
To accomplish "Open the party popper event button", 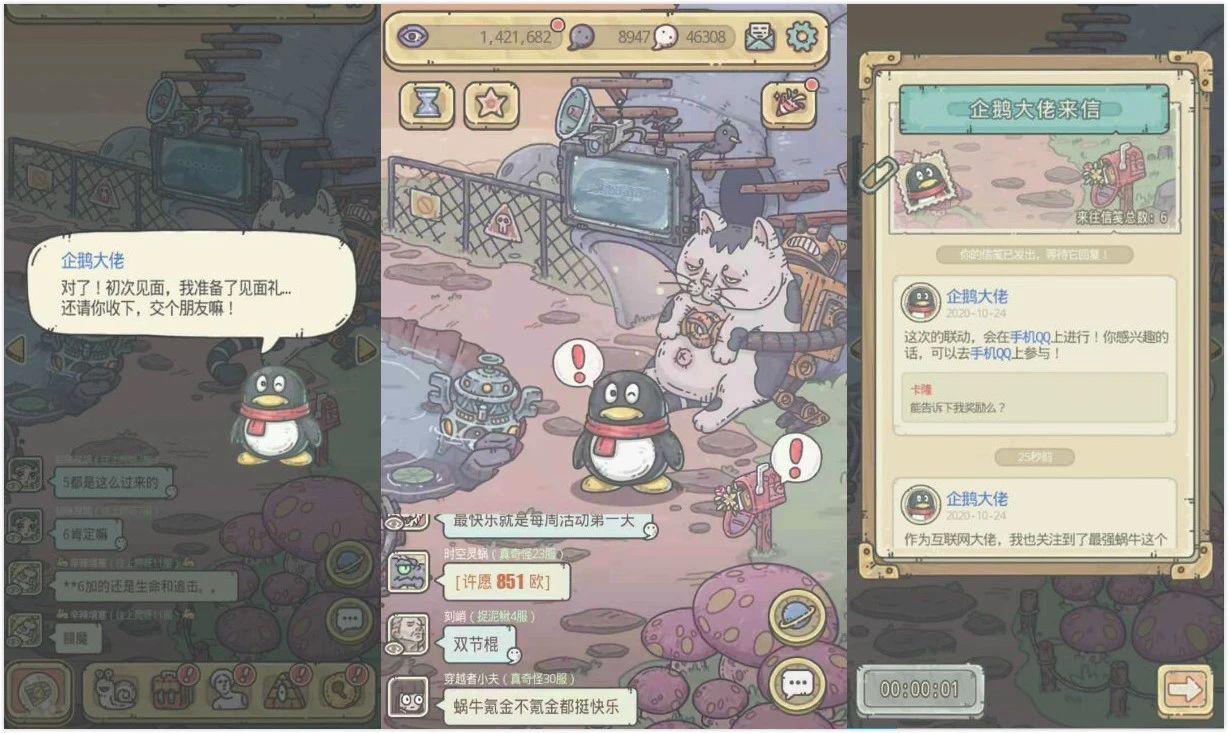I will 788,104.
